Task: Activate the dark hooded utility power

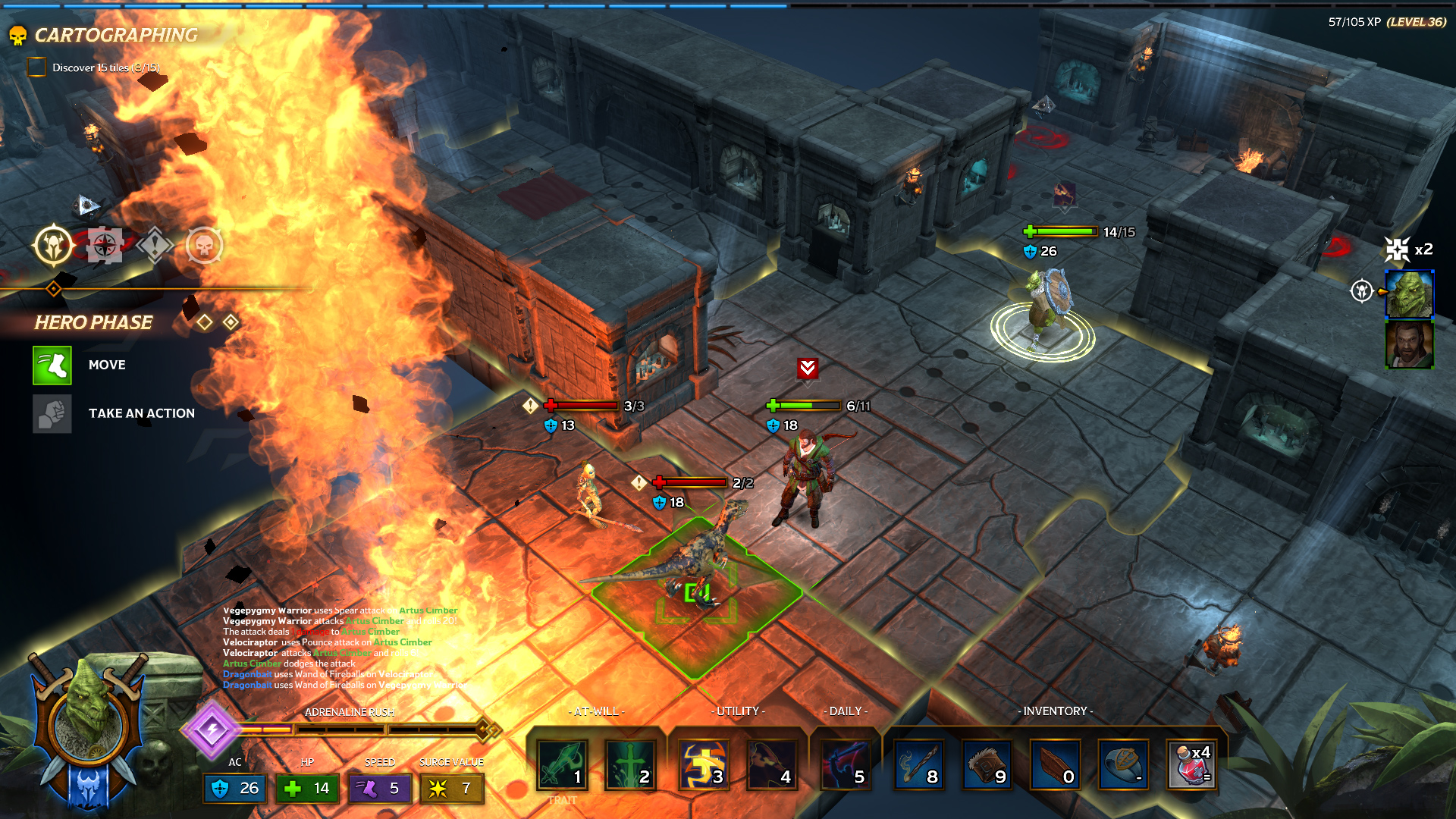Action: tap(771, 764)
